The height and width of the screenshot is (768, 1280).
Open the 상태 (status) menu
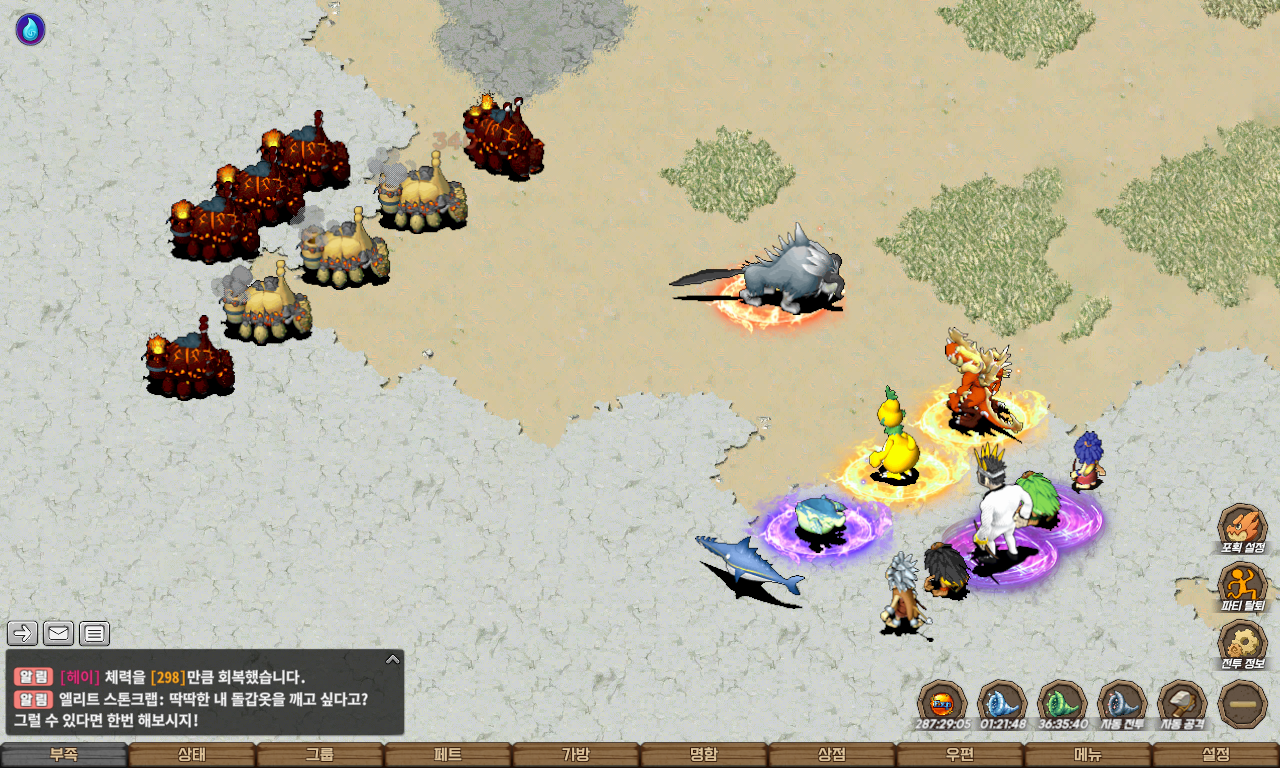192,755
